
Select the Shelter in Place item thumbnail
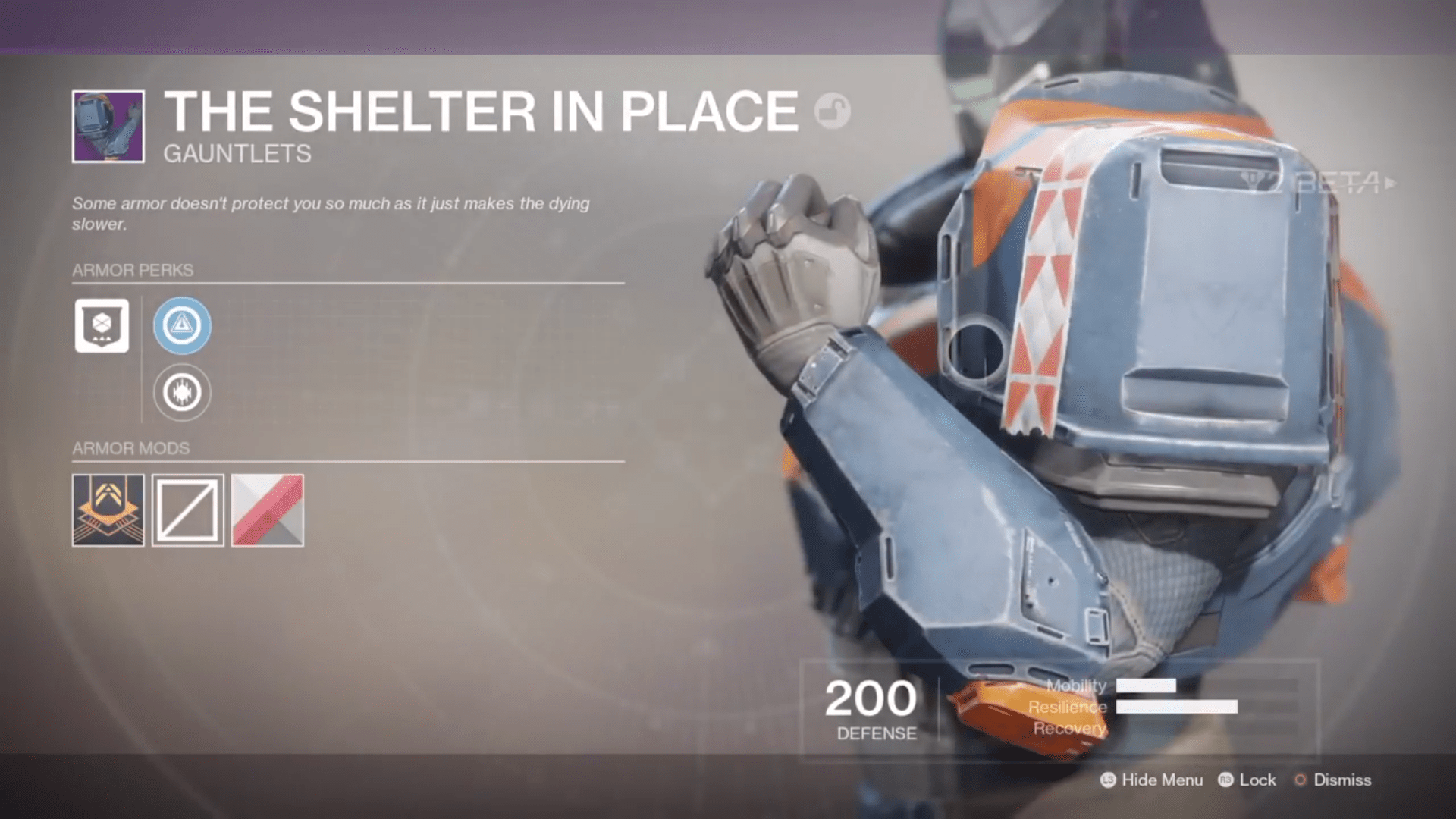pos(108,125)
